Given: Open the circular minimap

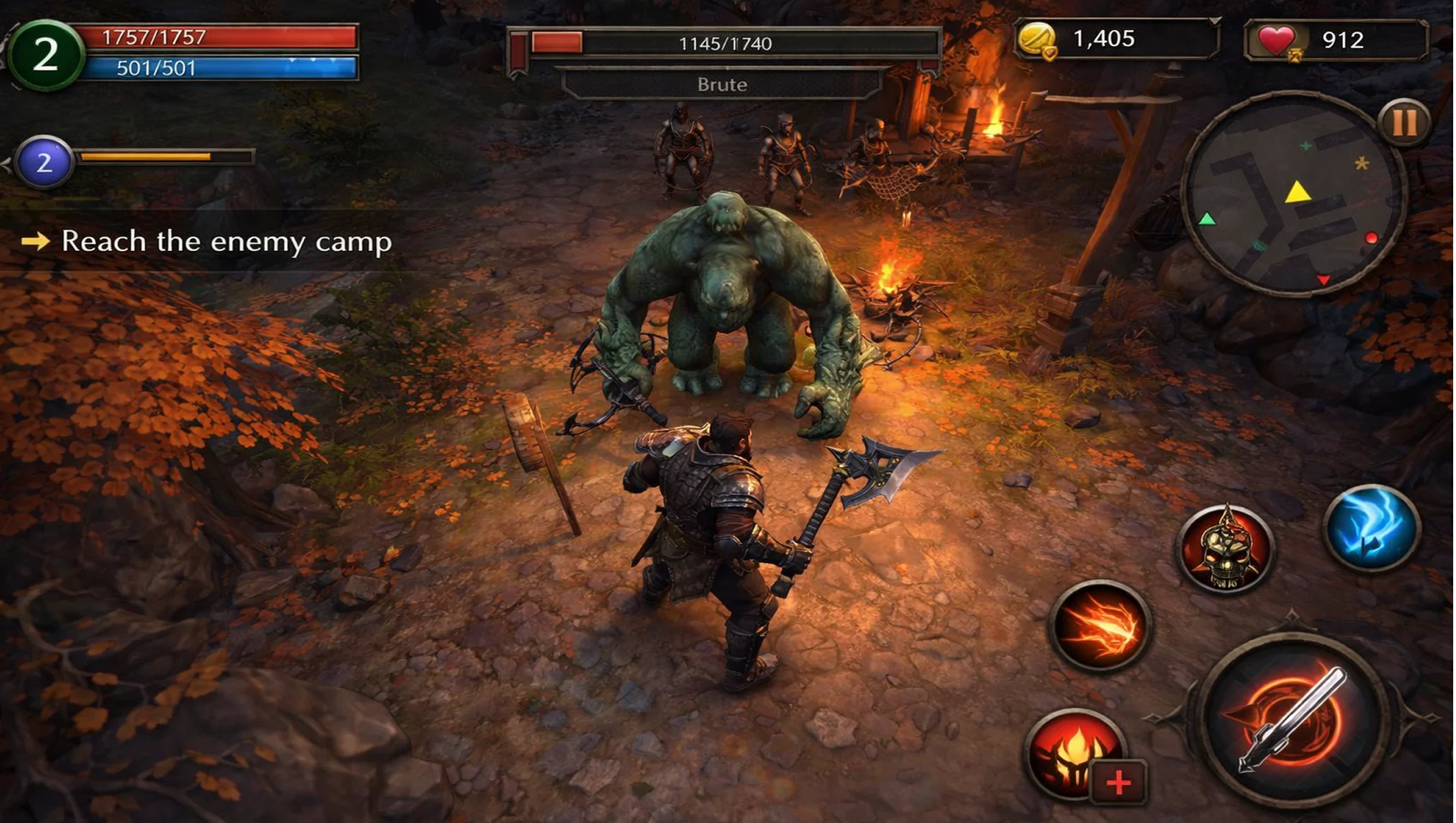Looking at the screenshot, I should tap(1292, 194).
